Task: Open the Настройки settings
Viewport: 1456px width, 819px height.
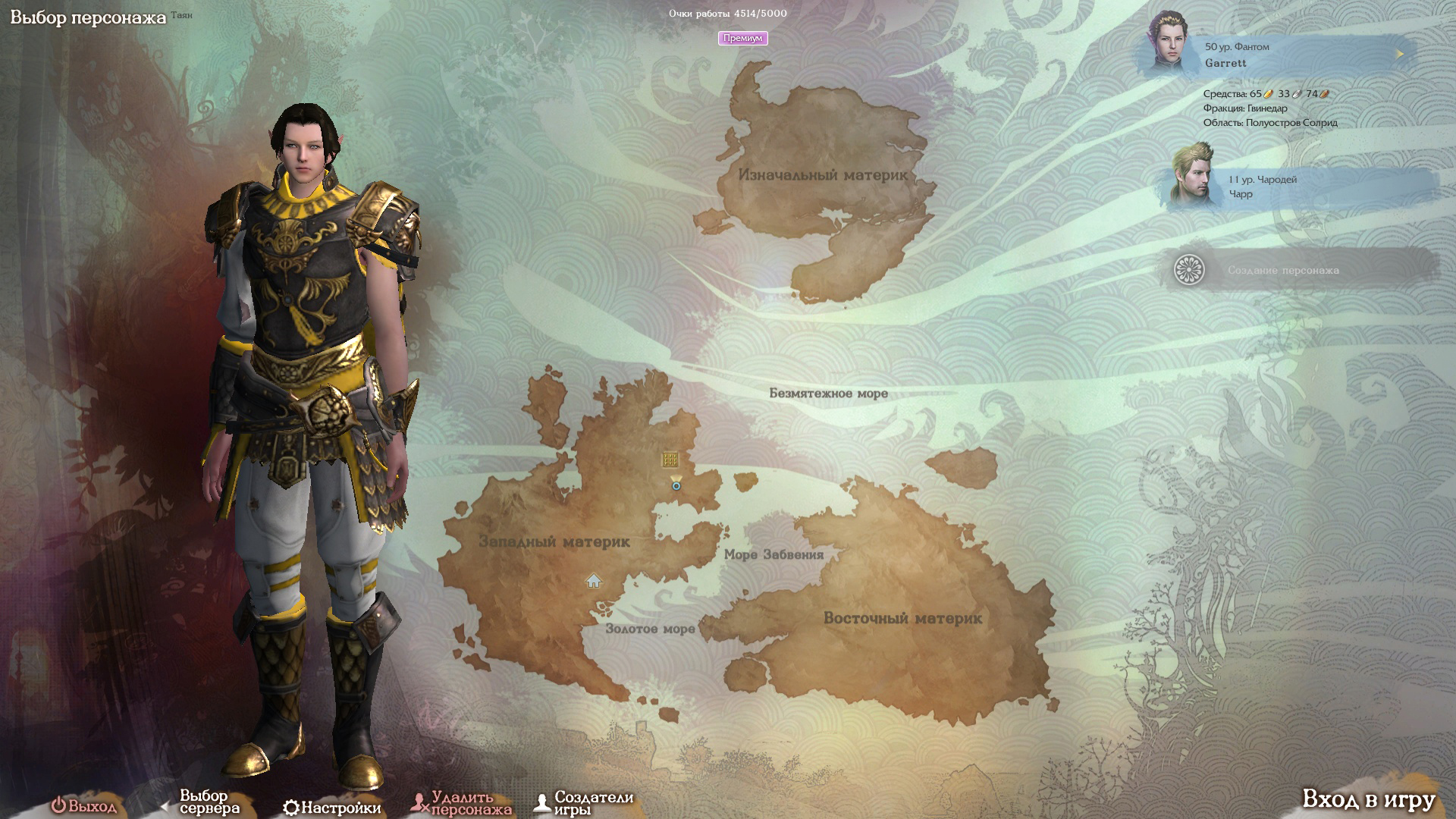Action: tap(332, 808)
